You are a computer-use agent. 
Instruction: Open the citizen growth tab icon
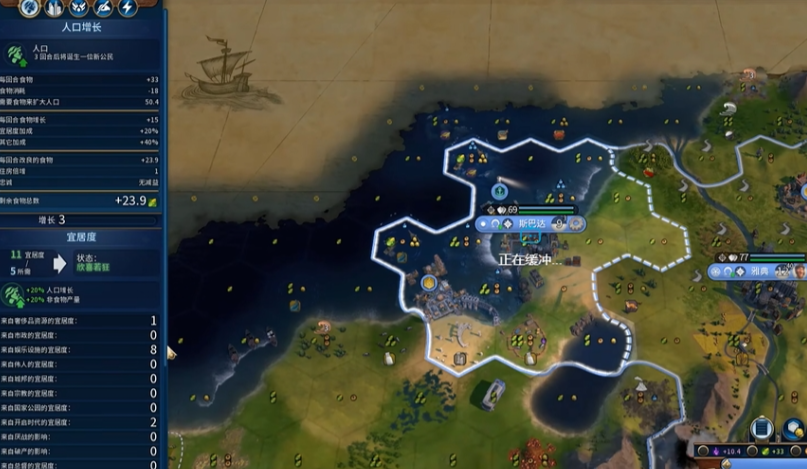[x=31, y=8]
